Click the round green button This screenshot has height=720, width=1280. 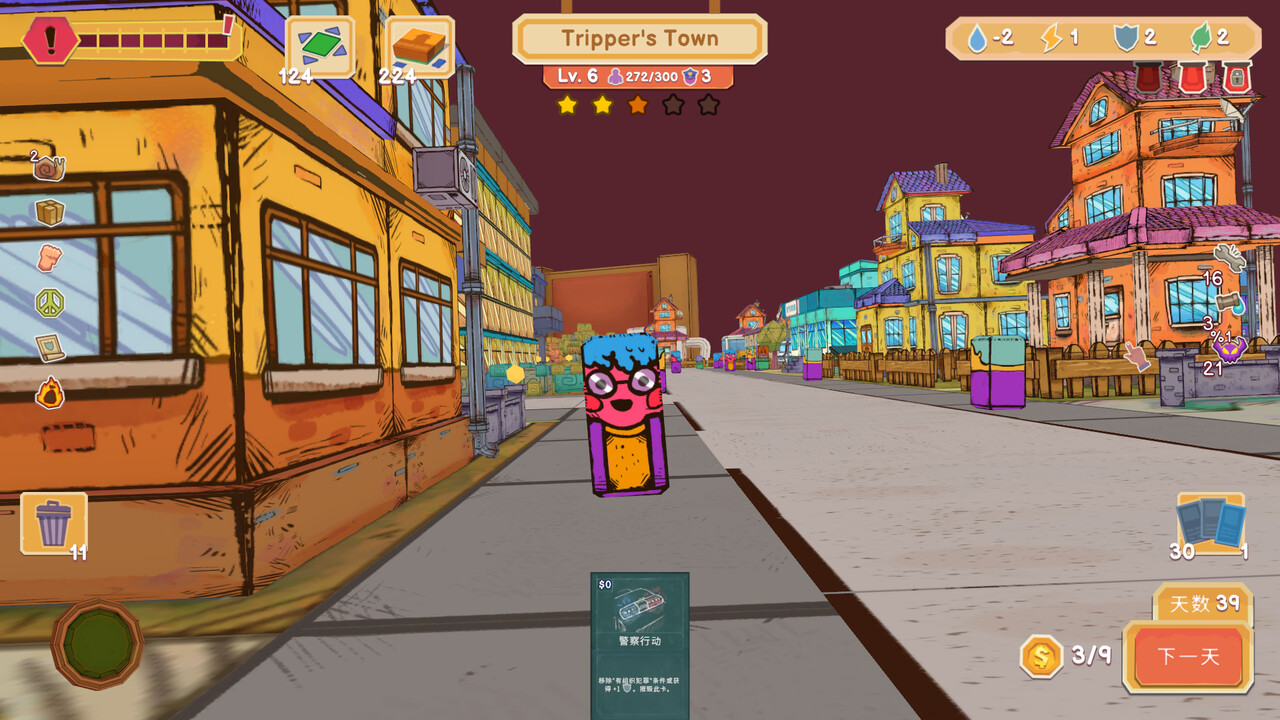[x=97, y=644]
